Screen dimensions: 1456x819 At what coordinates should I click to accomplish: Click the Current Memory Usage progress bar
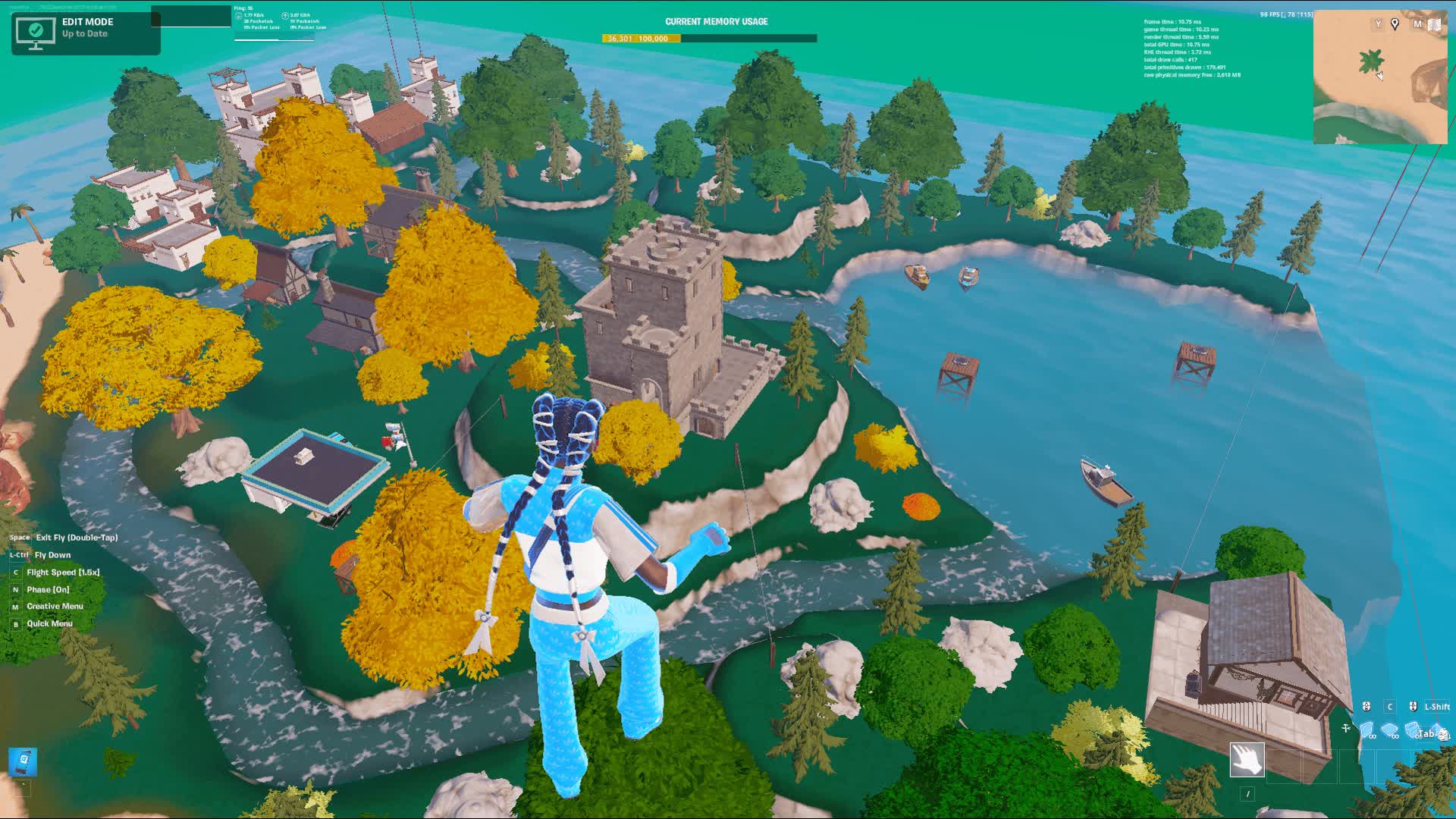(x=709, y=36)
